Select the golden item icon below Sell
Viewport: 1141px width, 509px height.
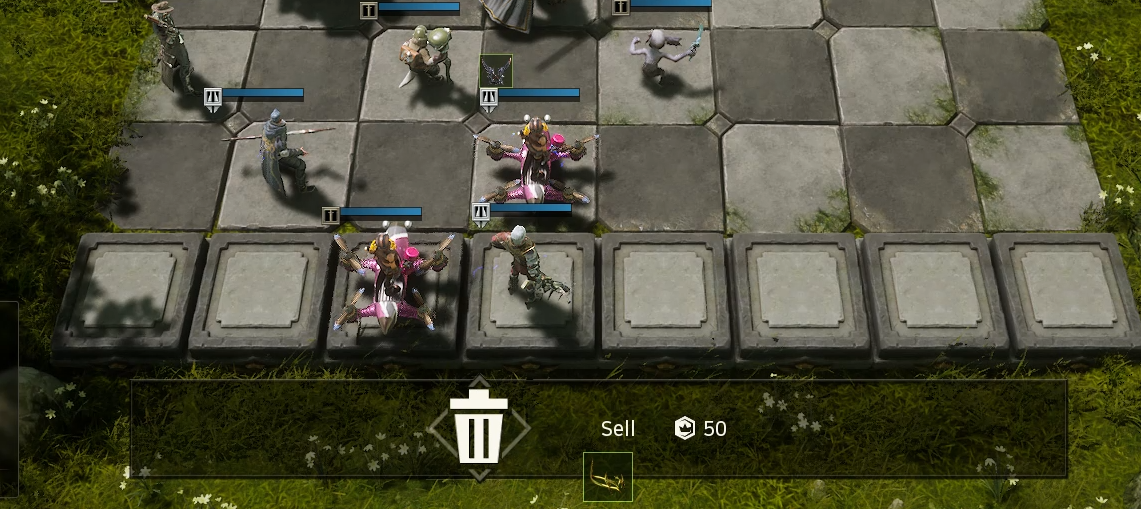click(608, 477)
